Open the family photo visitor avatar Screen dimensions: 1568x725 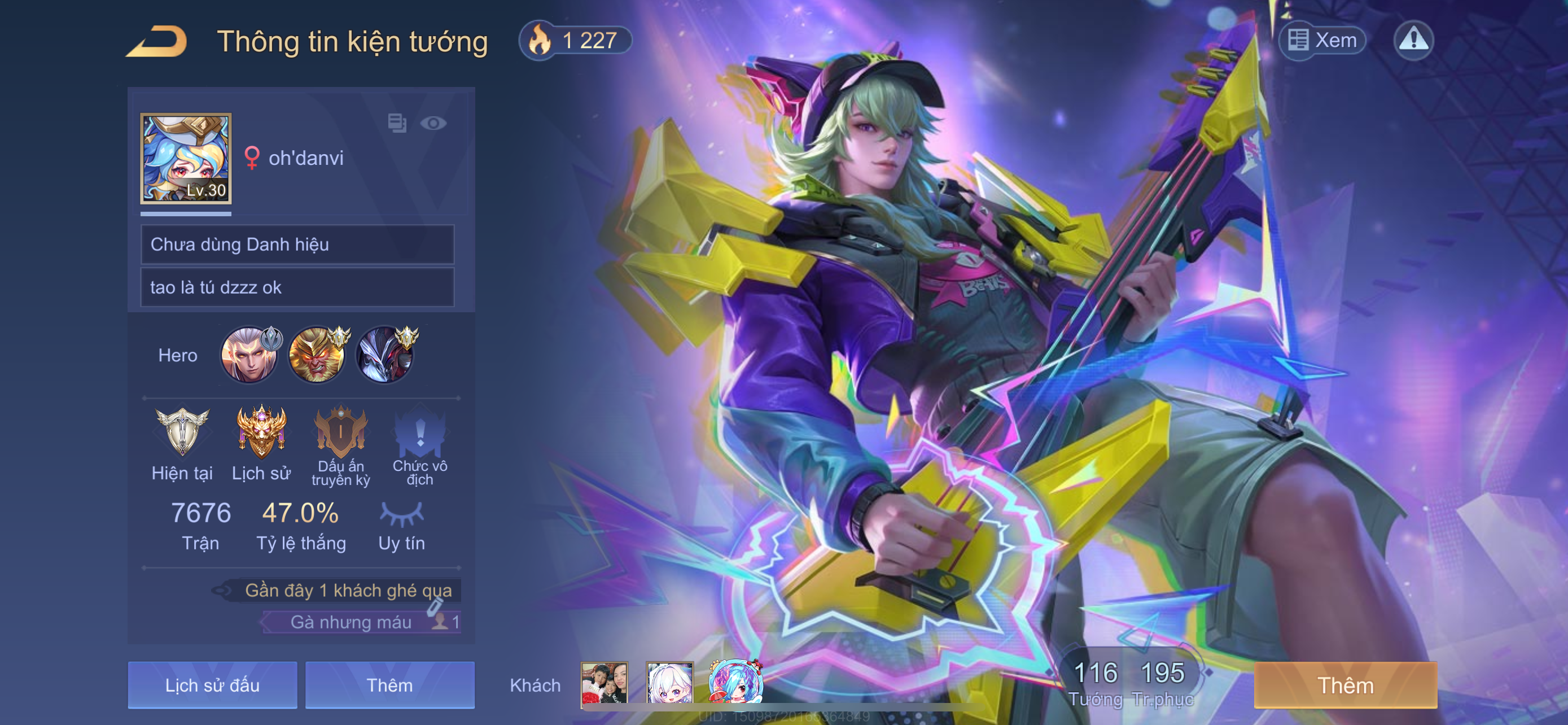coord(604,684)
